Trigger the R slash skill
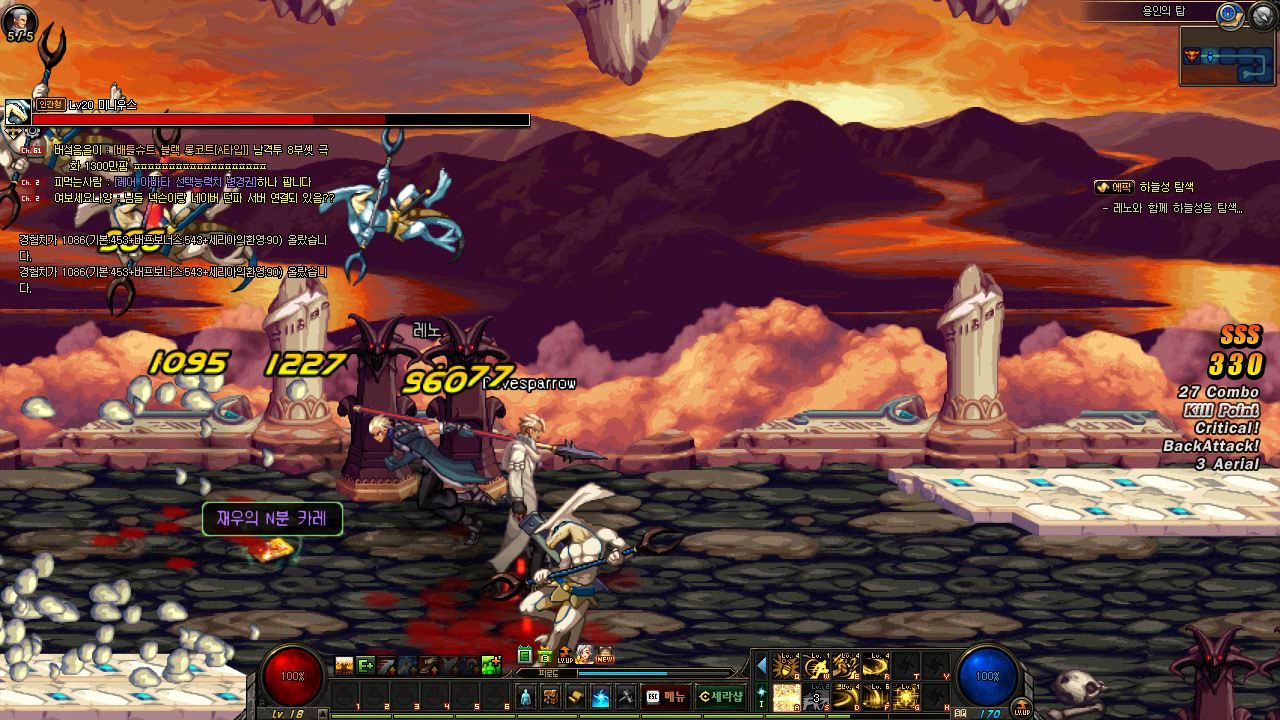 pos(876,666)
